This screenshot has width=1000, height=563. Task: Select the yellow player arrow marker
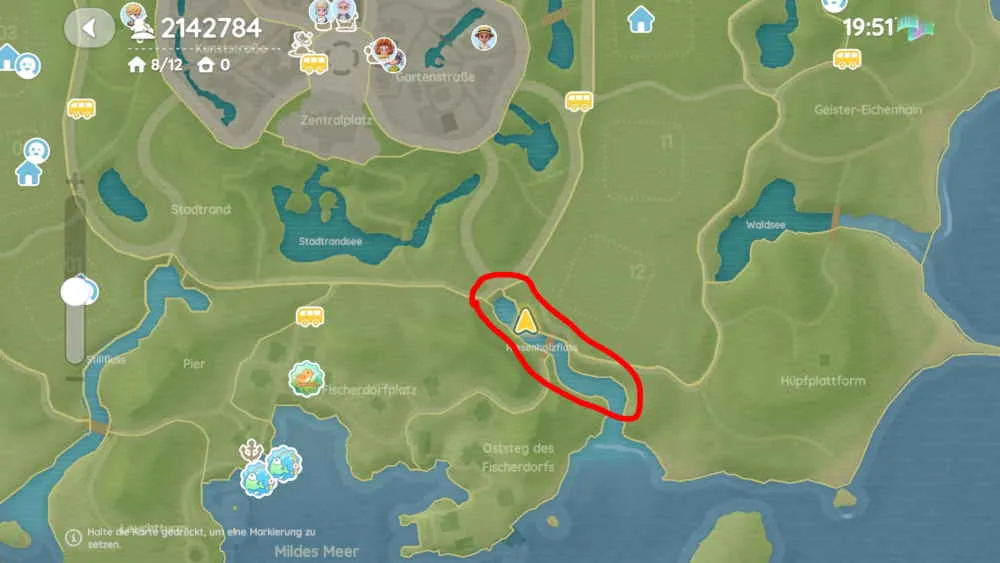tap(525, 320)
